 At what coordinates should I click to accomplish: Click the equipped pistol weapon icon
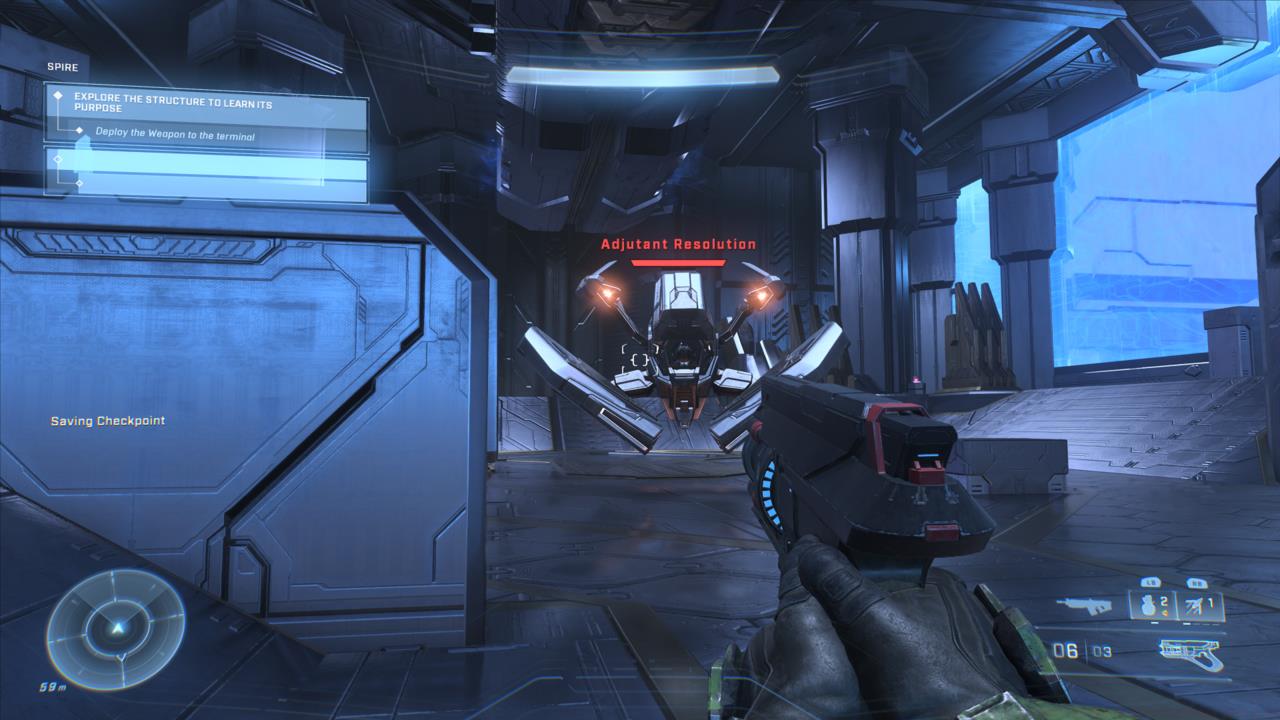[1190, 653]
